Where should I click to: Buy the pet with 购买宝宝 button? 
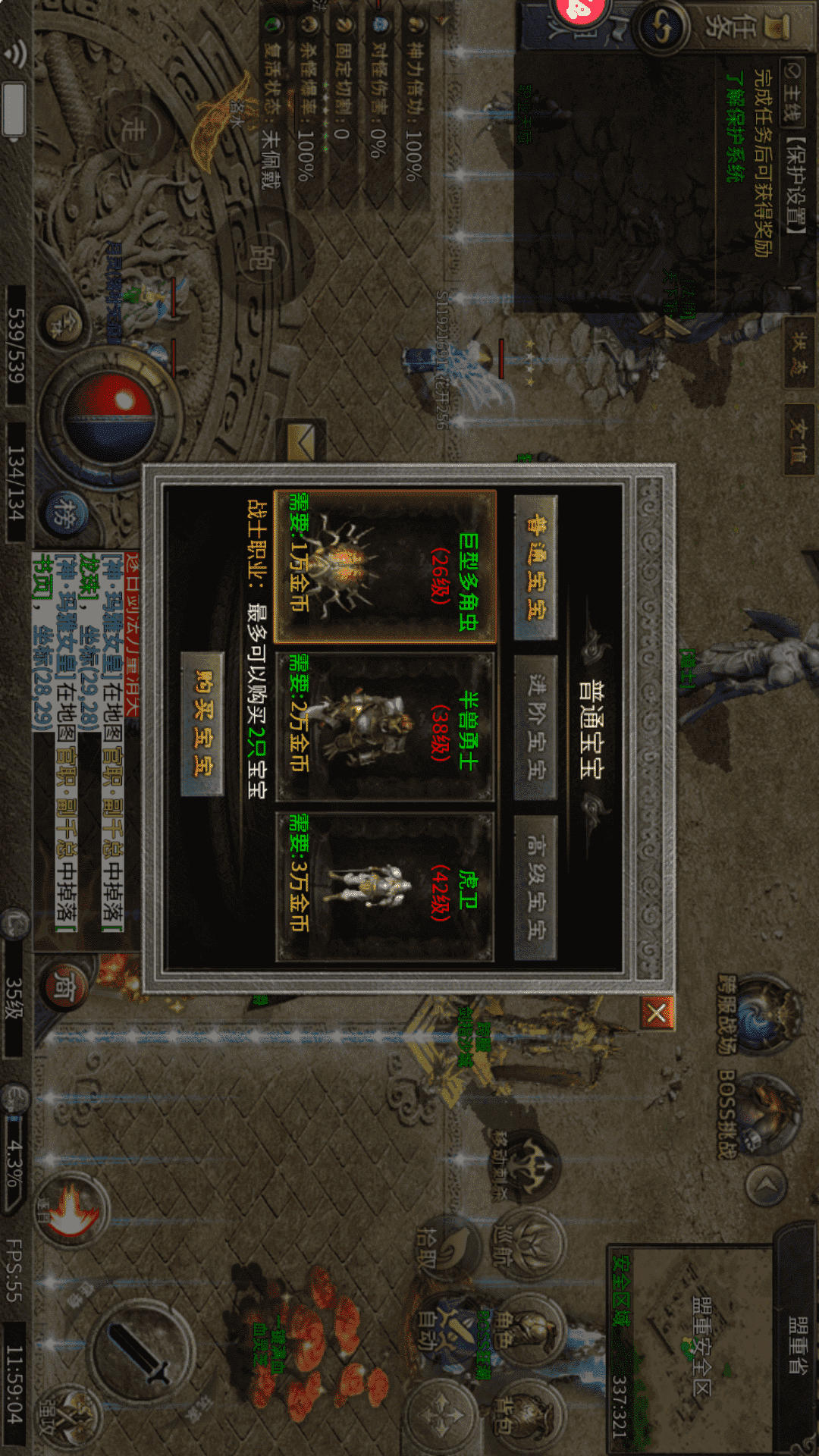203,723
